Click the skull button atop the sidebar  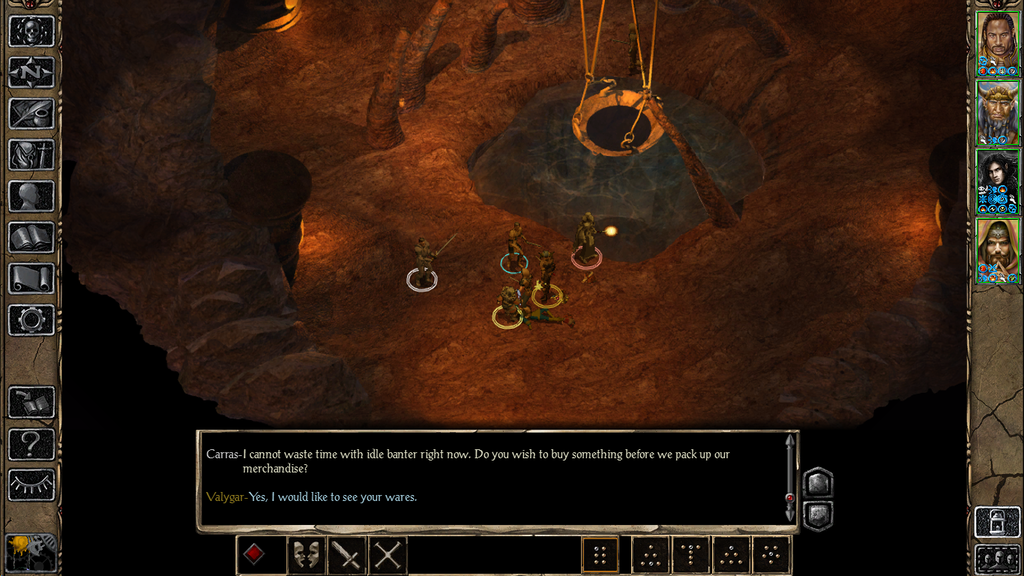(31, 30)
